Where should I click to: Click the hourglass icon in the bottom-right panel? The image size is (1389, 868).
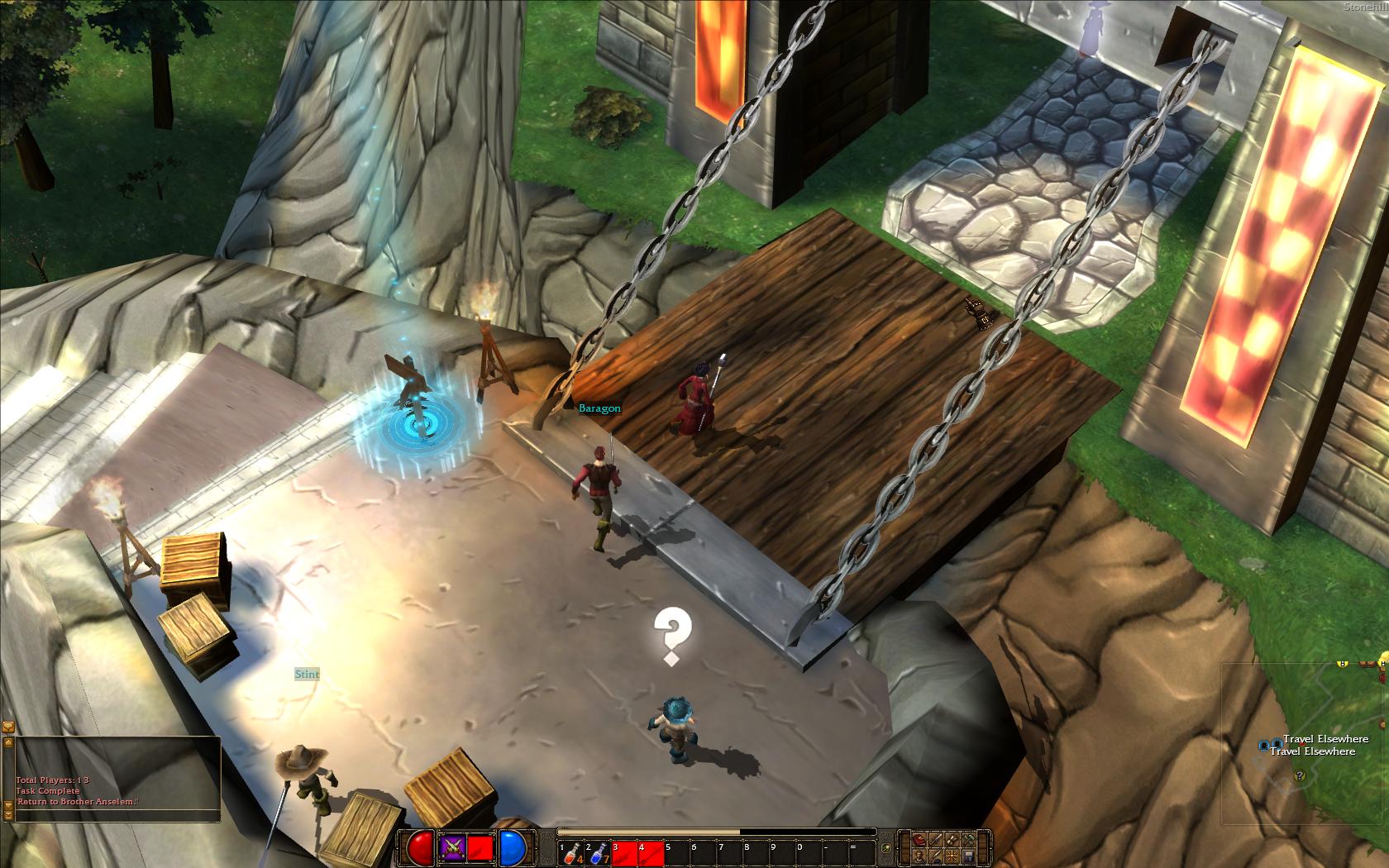tap(952, 840)
